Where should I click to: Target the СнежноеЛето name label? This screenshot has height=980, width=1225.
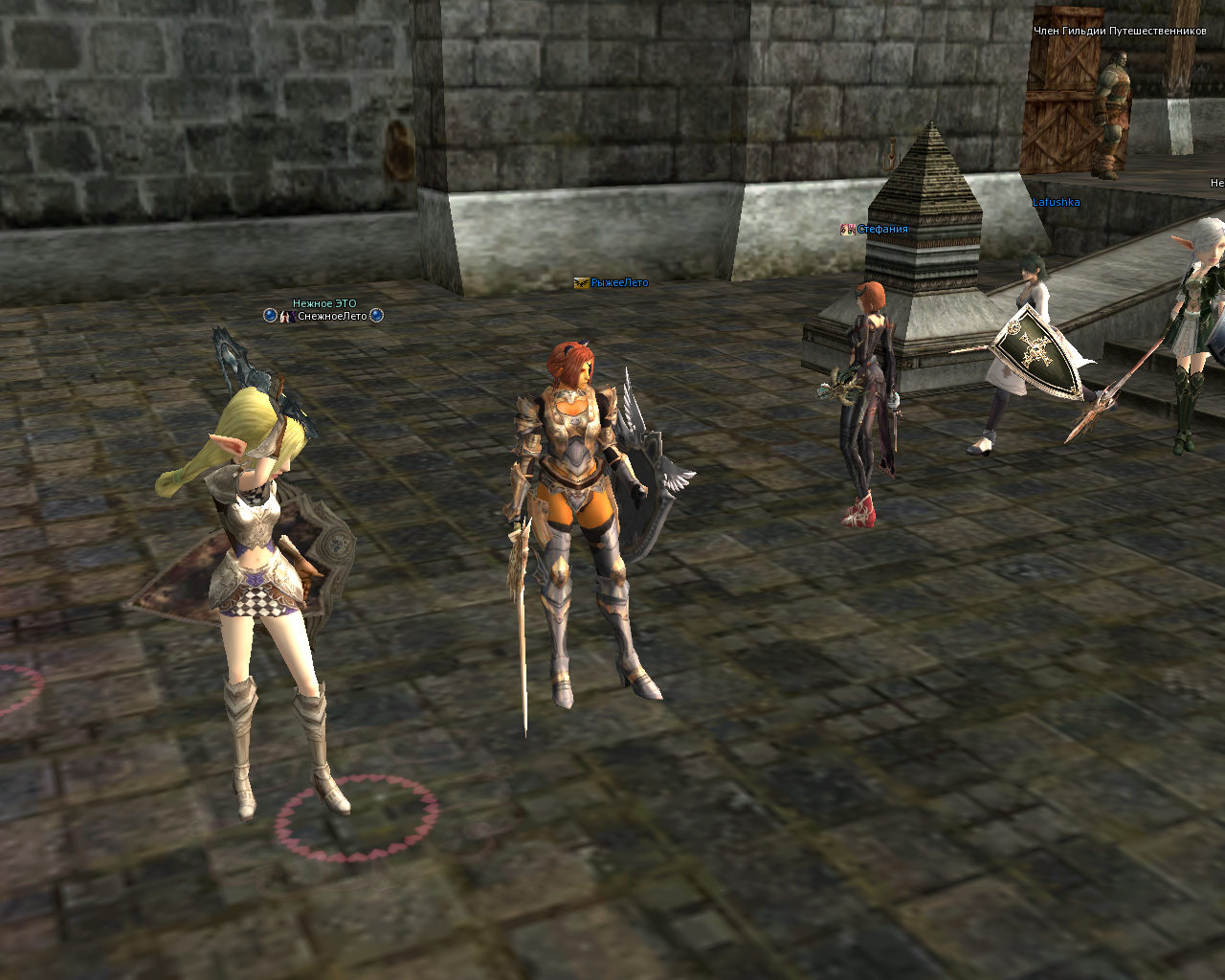tap(331, 316)
